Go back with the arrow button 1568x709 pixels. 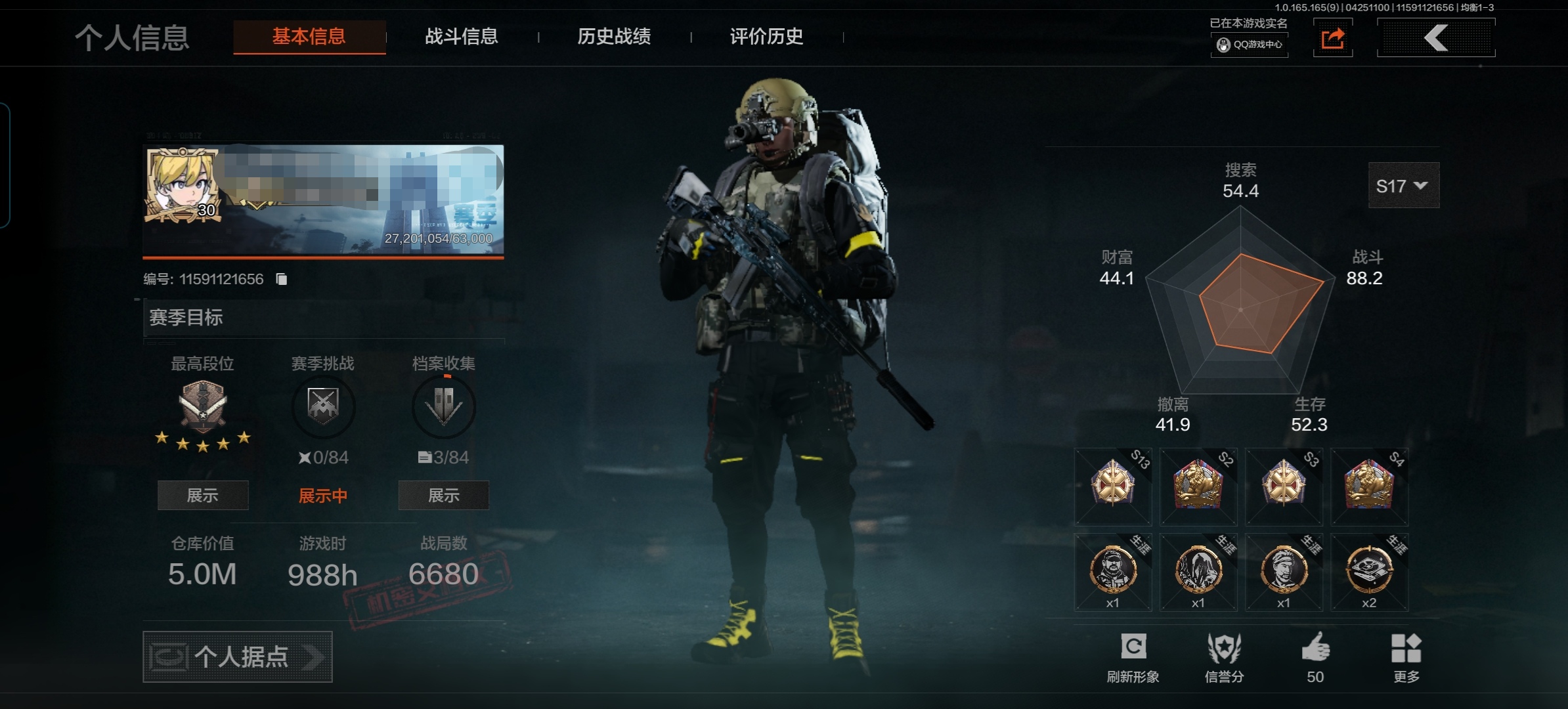pos(1436,38)
